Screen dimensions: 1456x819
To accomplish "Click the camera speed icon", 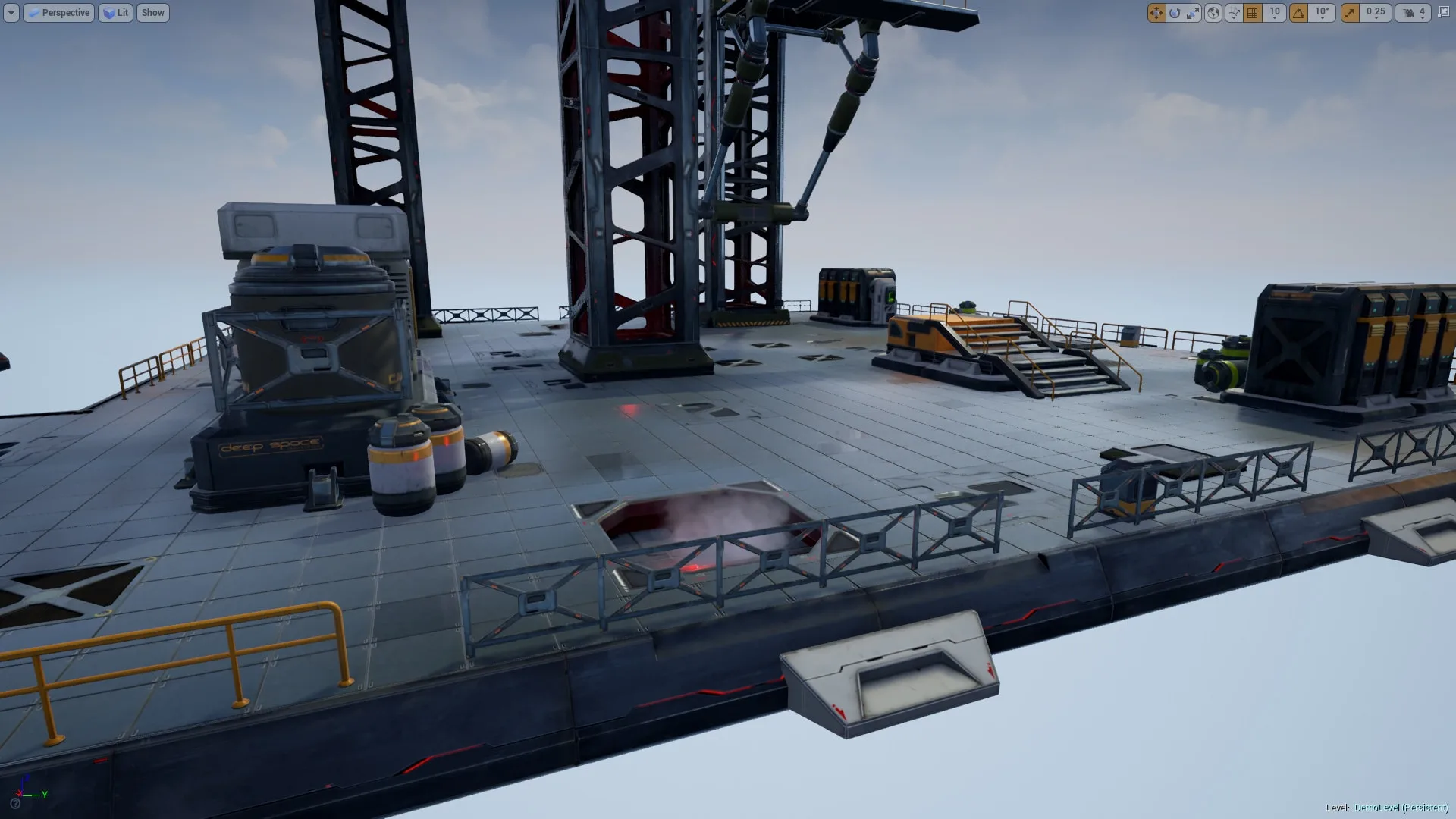I will (1406, 13).
